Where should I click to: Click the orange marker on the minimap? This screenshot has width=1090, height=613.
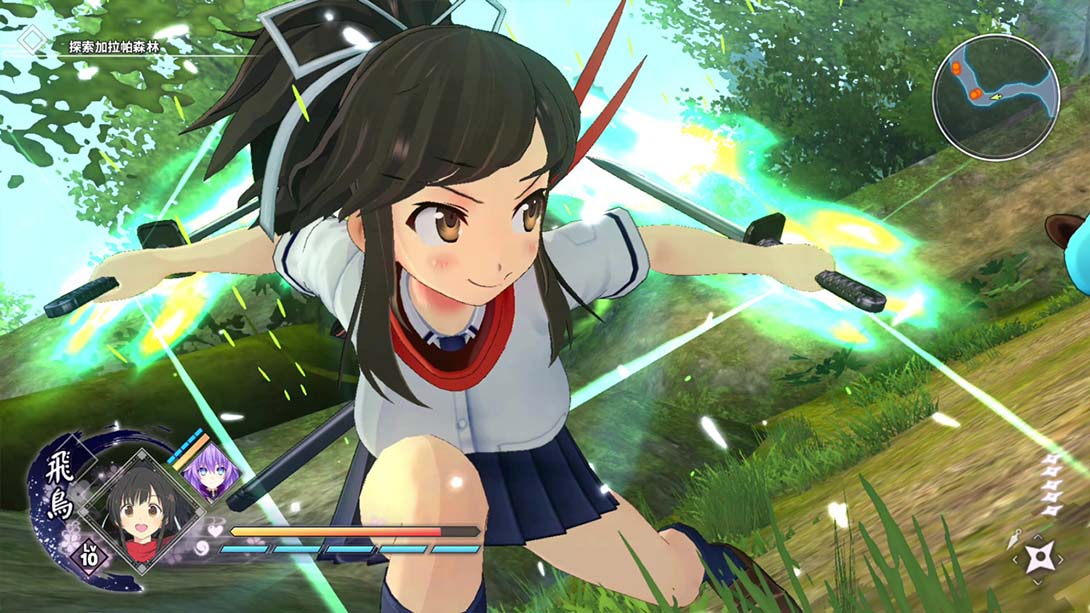click(976, 93)
